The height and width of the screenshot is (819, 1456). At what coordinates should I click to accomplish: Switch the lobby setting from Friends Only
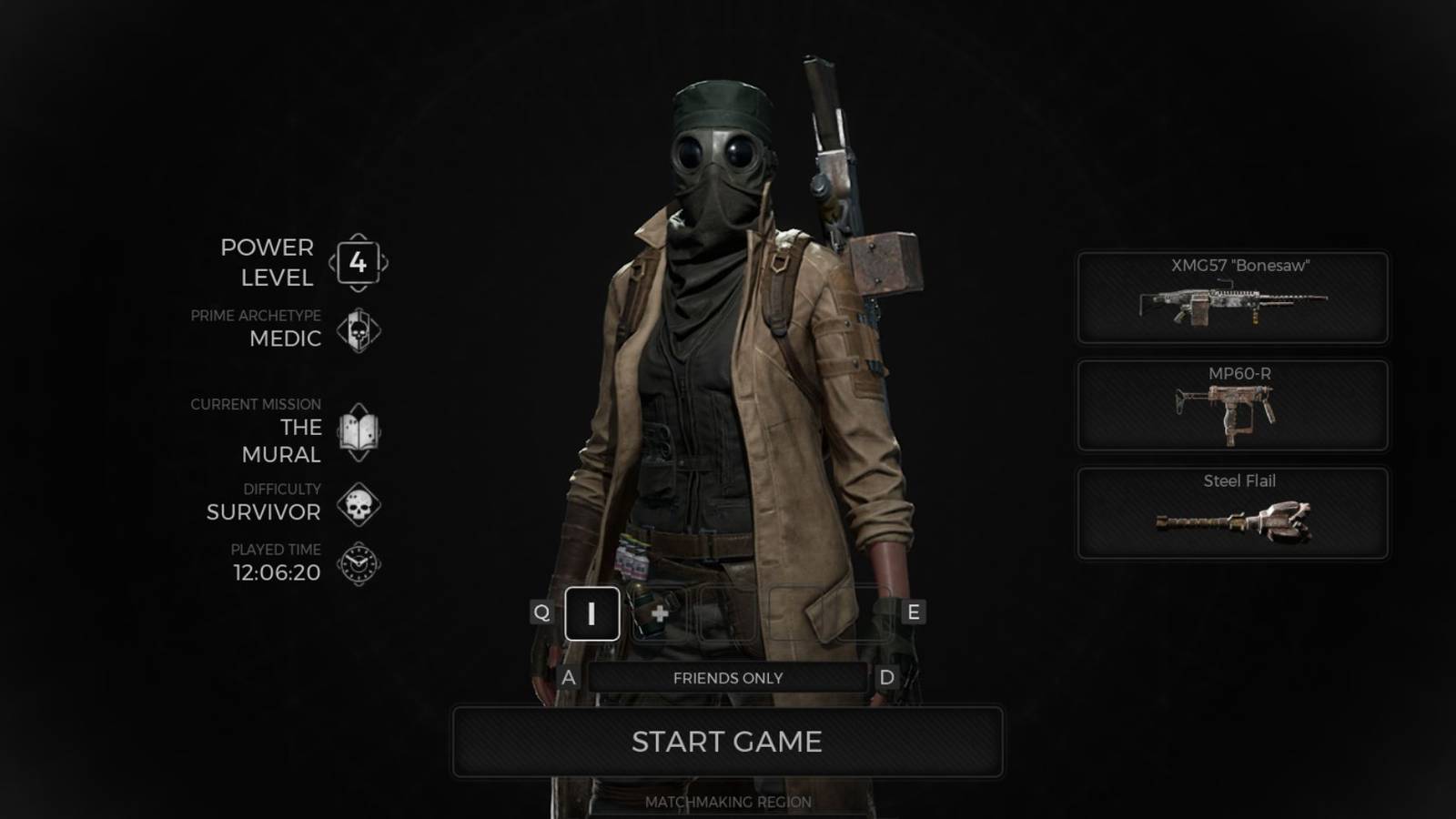click(727, 677)
